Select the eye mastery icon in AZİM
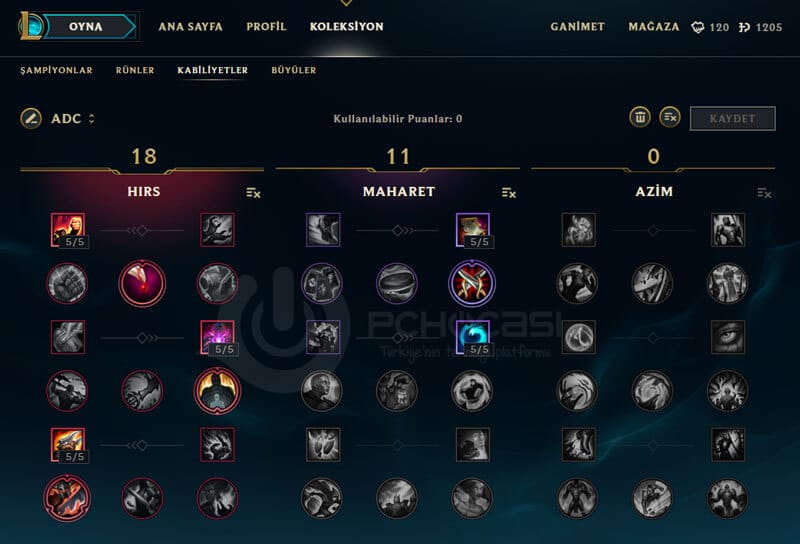Screen dimensions: 800x544 (x=728, y=337)
